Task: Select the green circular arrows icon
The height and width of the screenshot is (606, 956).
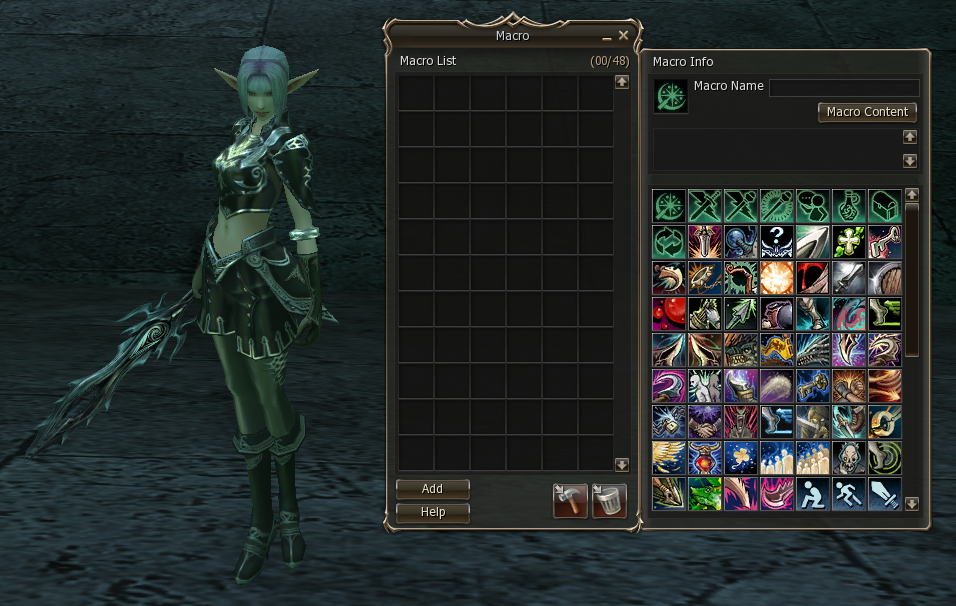Action: [x=668, y=241]
